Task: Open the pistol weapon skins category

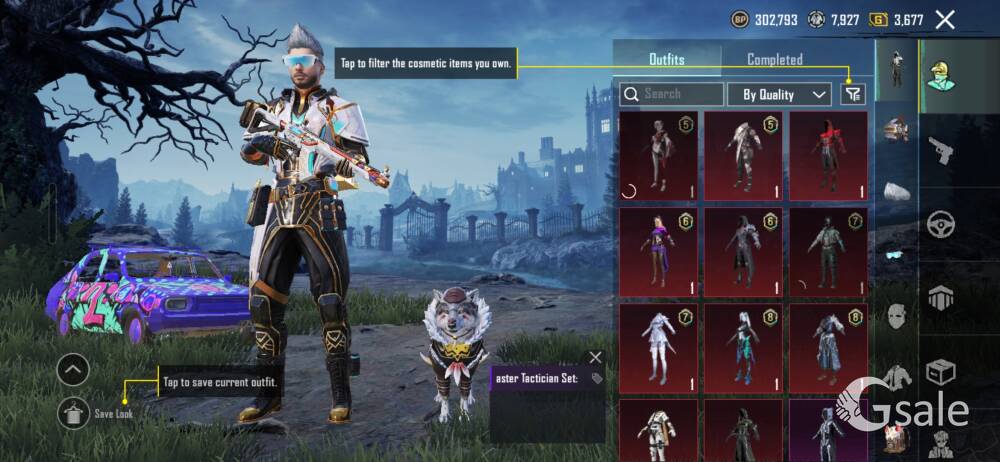Action: click(940, 150)
